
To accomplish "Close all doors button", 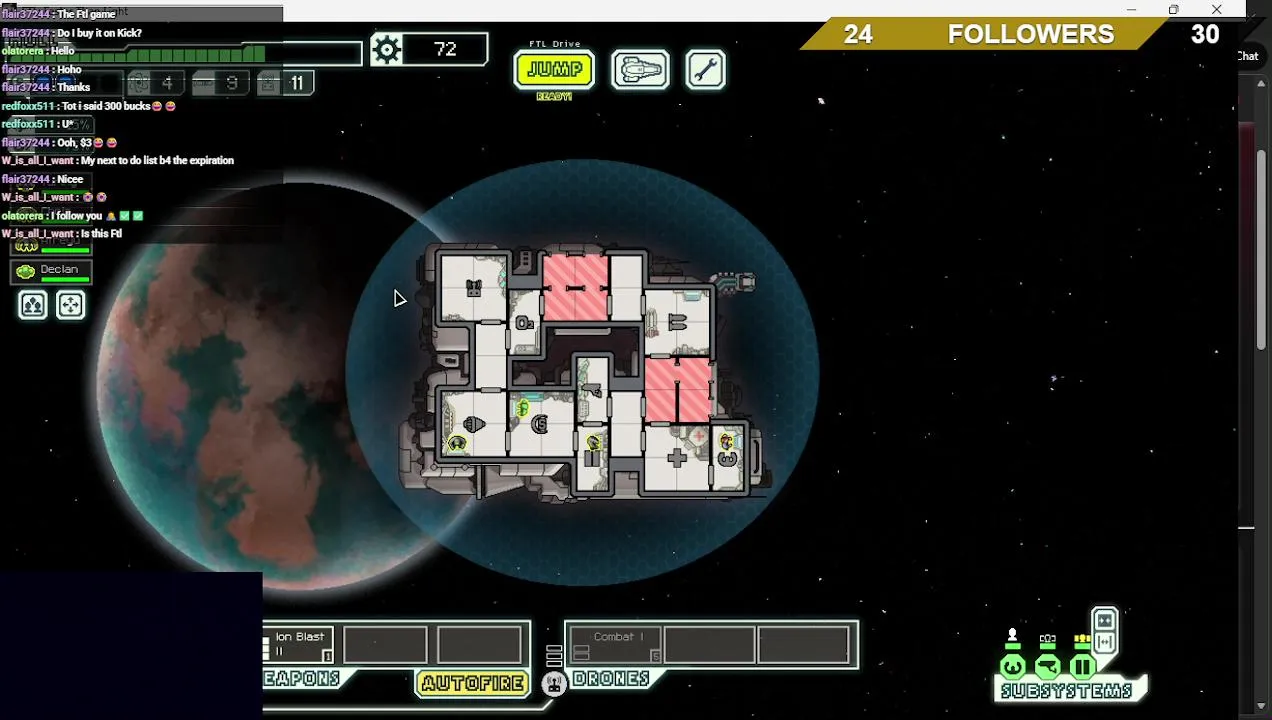I will point(1104,619).
